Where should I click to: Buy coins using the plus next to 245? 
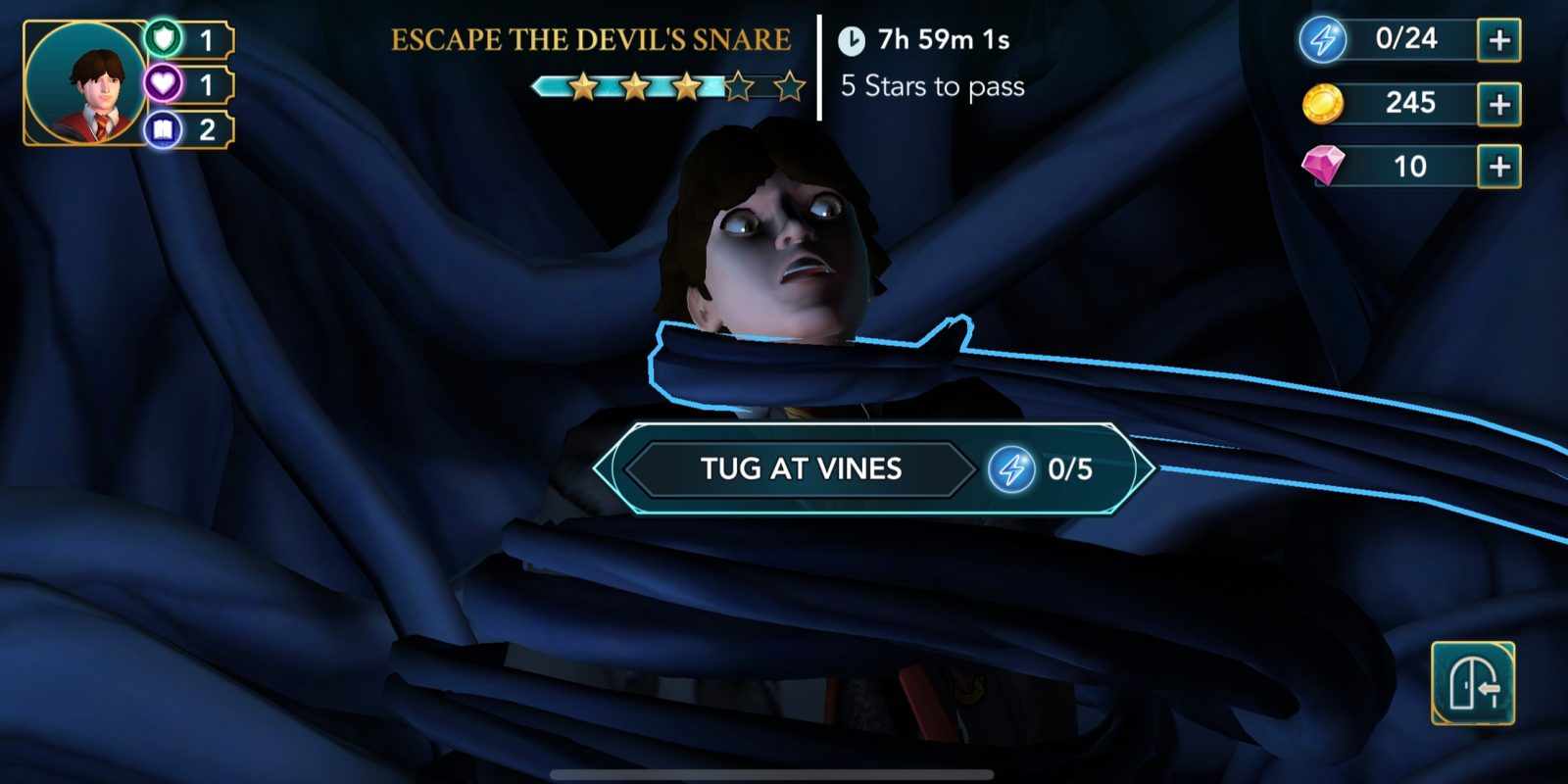click(x=1497, y=104)
